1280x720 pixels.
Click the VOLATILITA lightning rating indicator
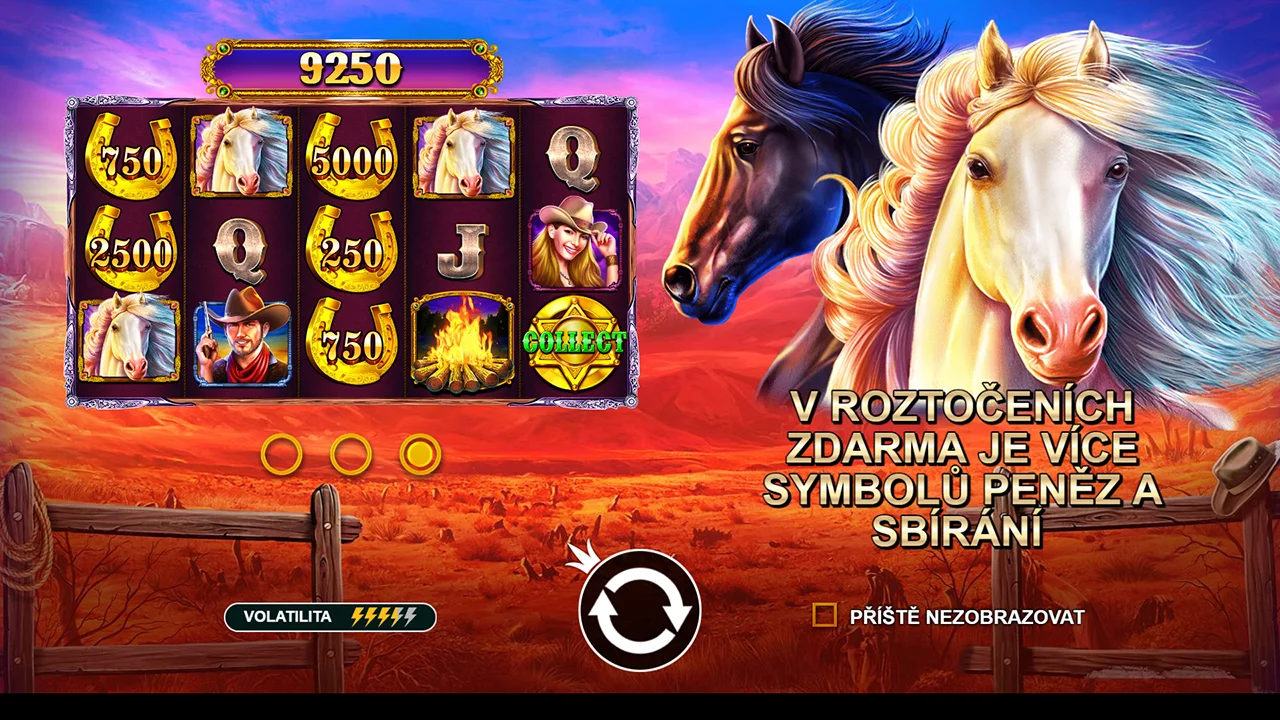(385, 617)
